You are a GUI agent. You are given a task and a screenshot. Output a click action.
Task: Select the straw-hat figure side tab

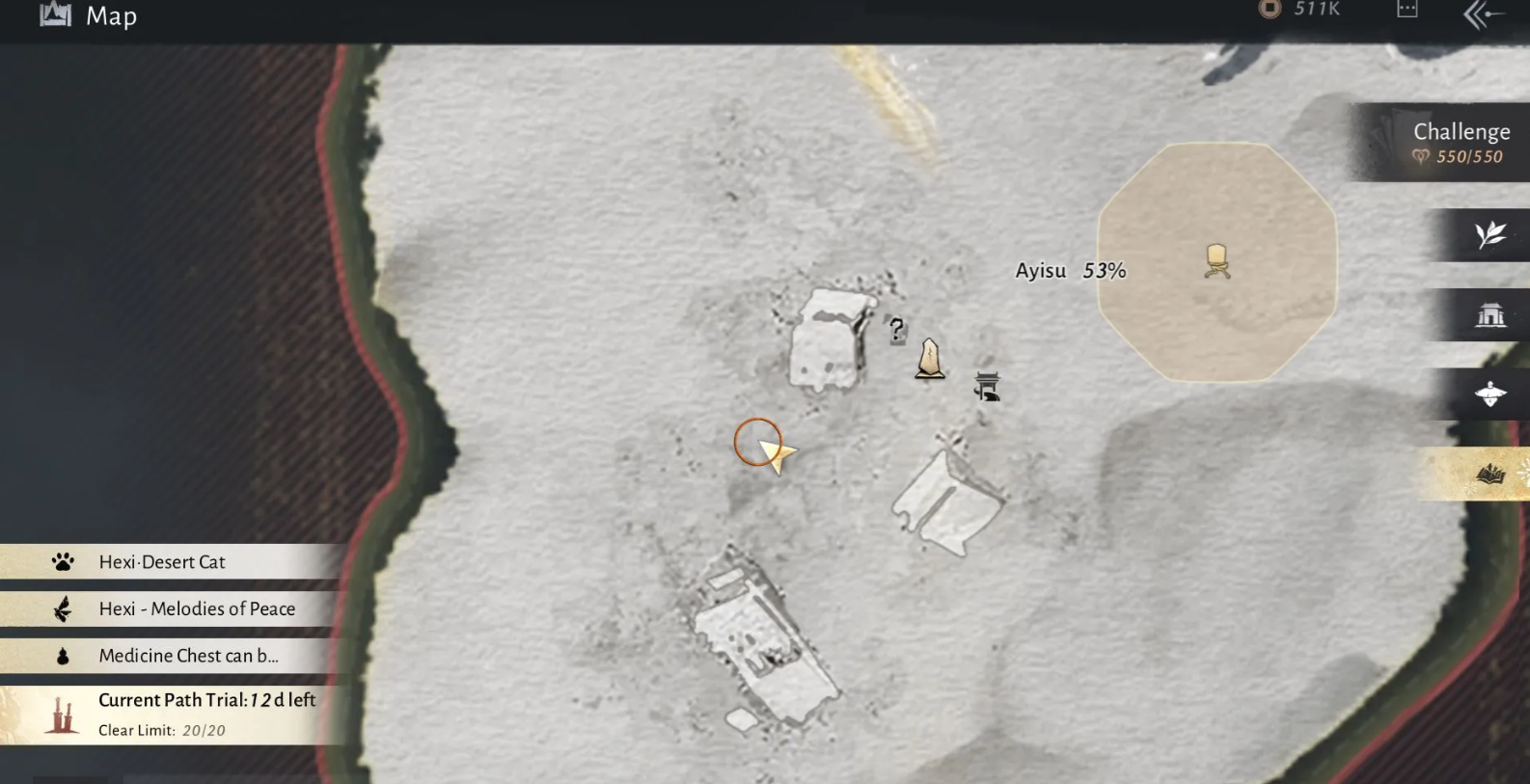pos(1489,393)
